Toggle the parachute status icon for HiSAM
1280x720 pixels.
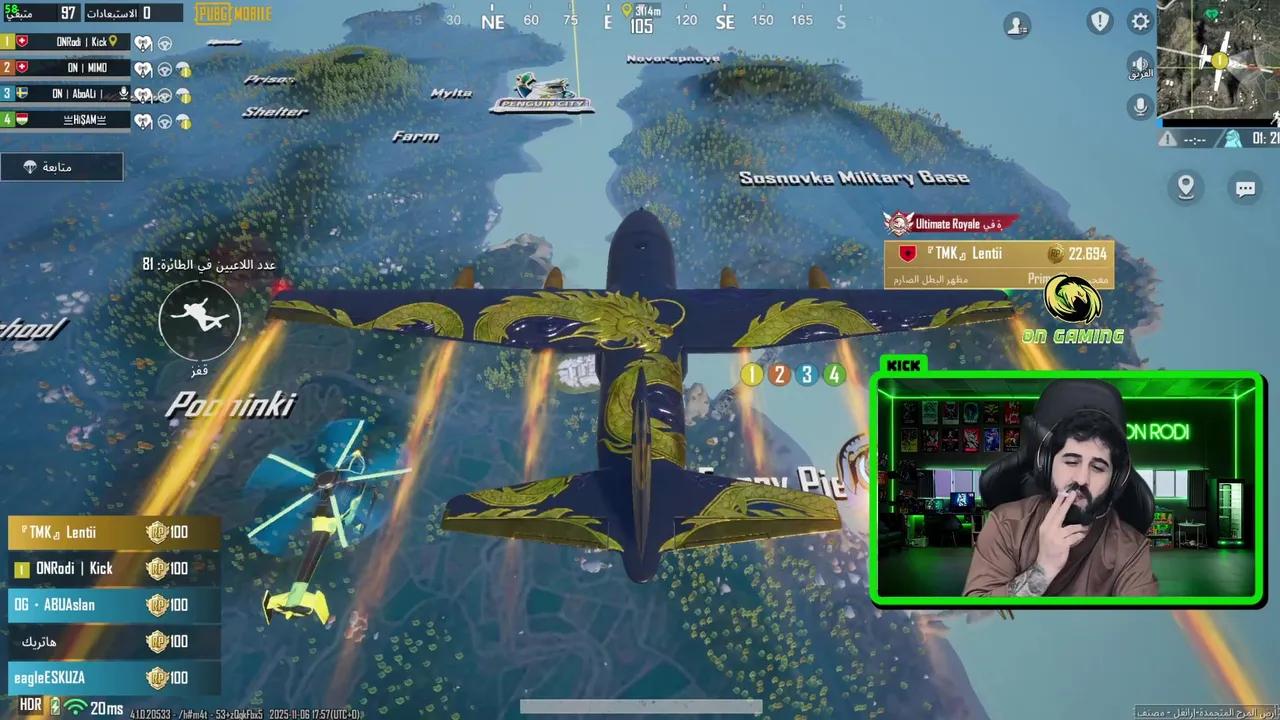pos(183,120)
